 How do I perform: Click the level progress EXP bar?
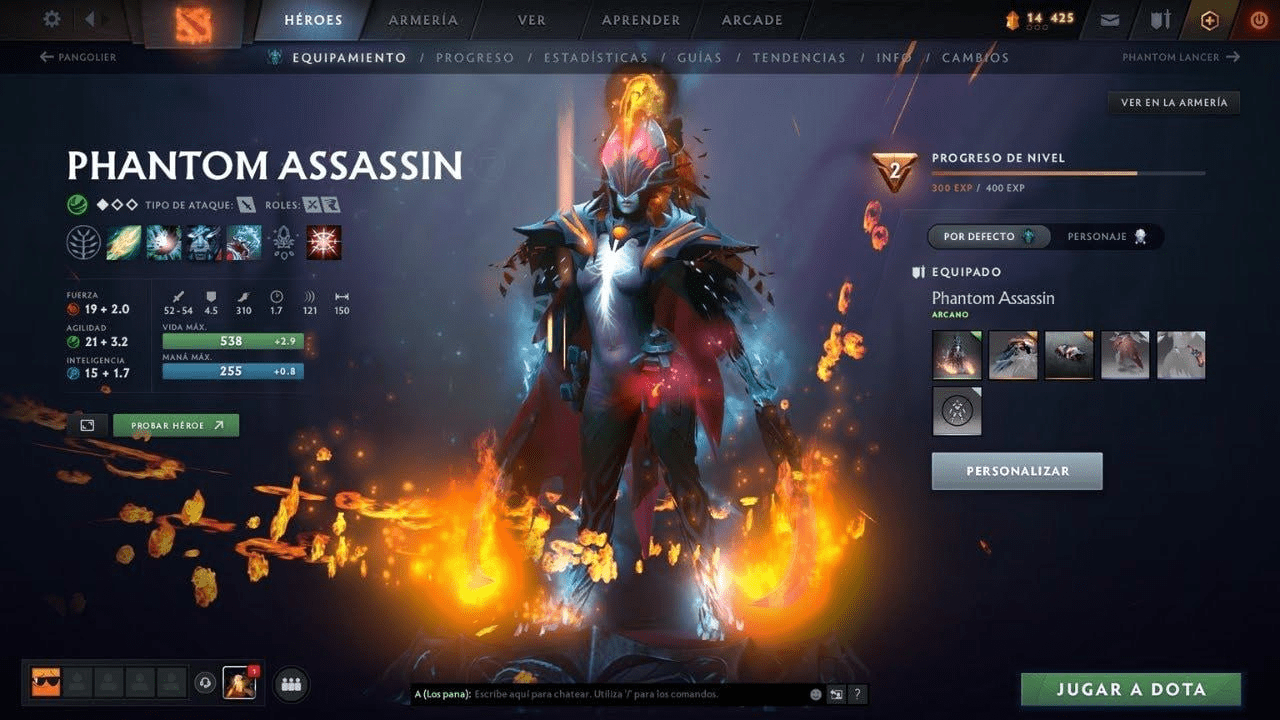click(x=1070, y=172)
